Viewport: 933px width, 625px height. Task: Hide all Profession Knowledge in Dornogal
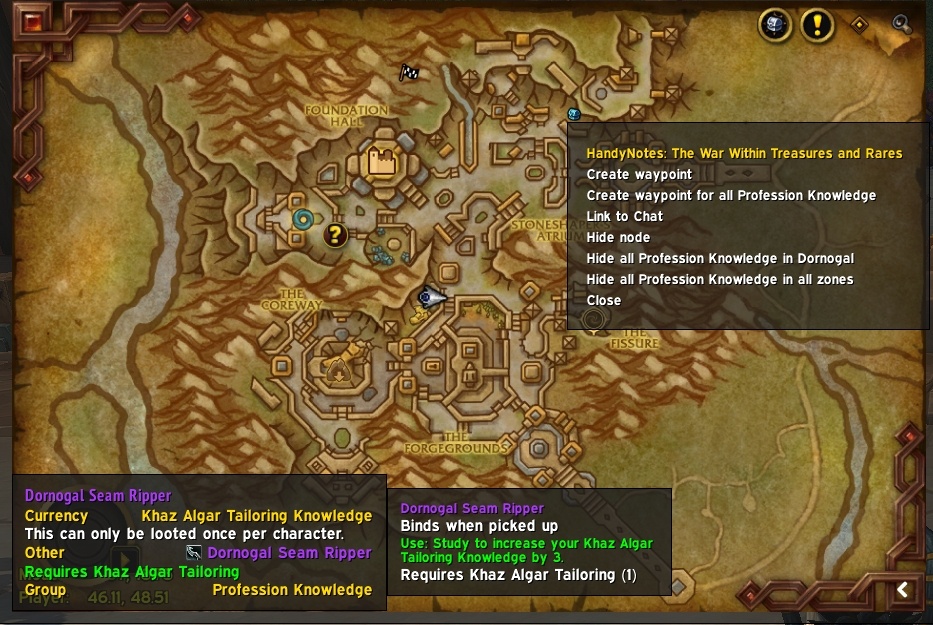(x=720, y=259)
